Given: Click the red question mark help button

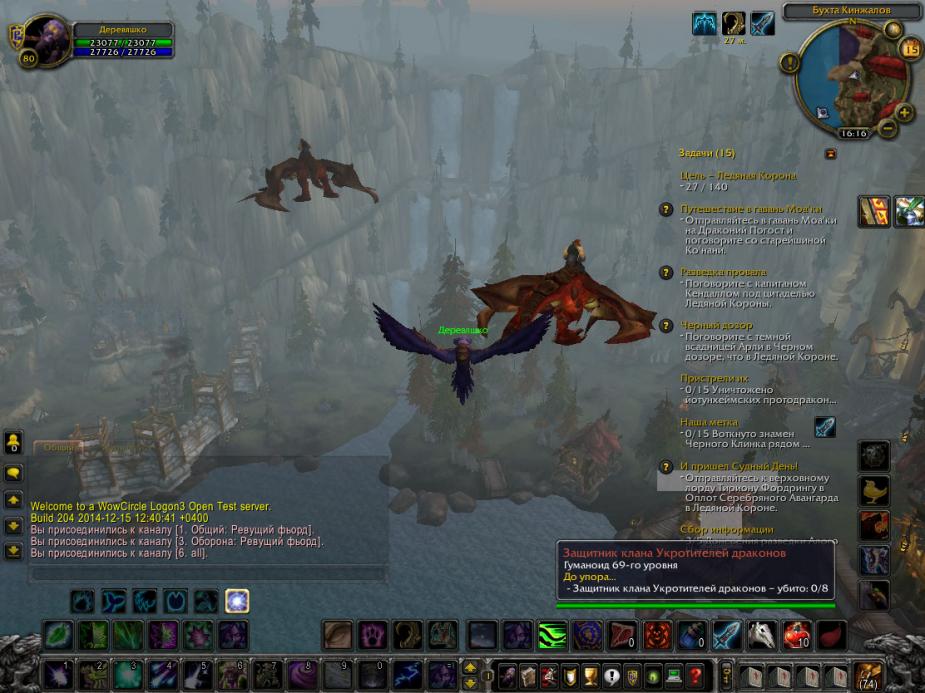Looking at the screenshot, I should point(695,675).
